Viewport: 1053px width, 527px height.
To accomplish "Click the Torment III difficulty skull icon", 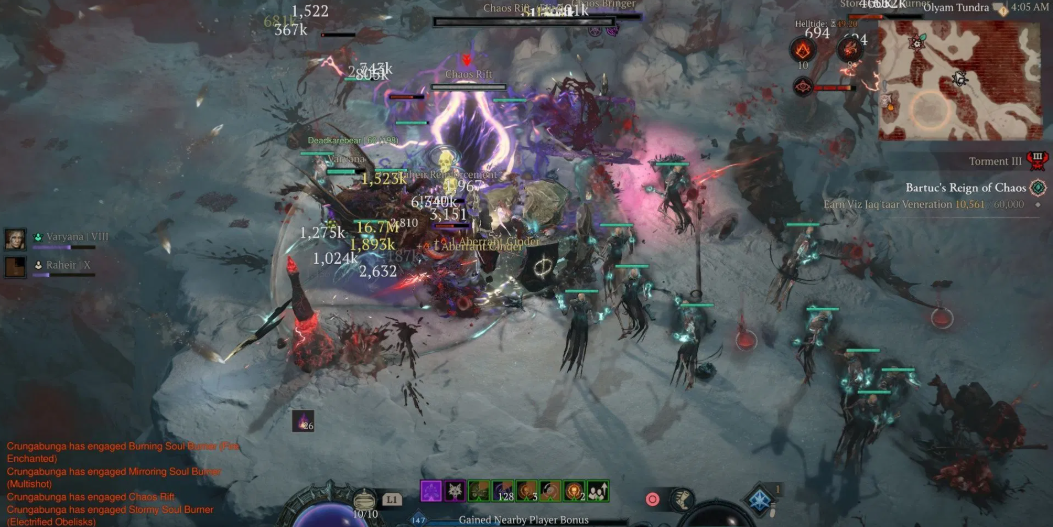I will pos(1037,160).
